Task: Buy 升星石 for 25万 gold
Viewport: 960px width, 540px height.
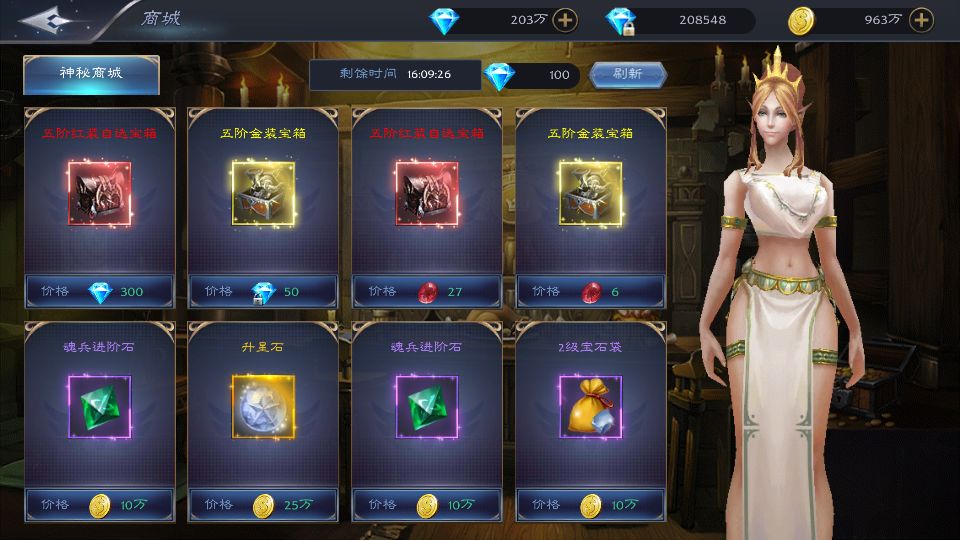Action: [263, 505]
